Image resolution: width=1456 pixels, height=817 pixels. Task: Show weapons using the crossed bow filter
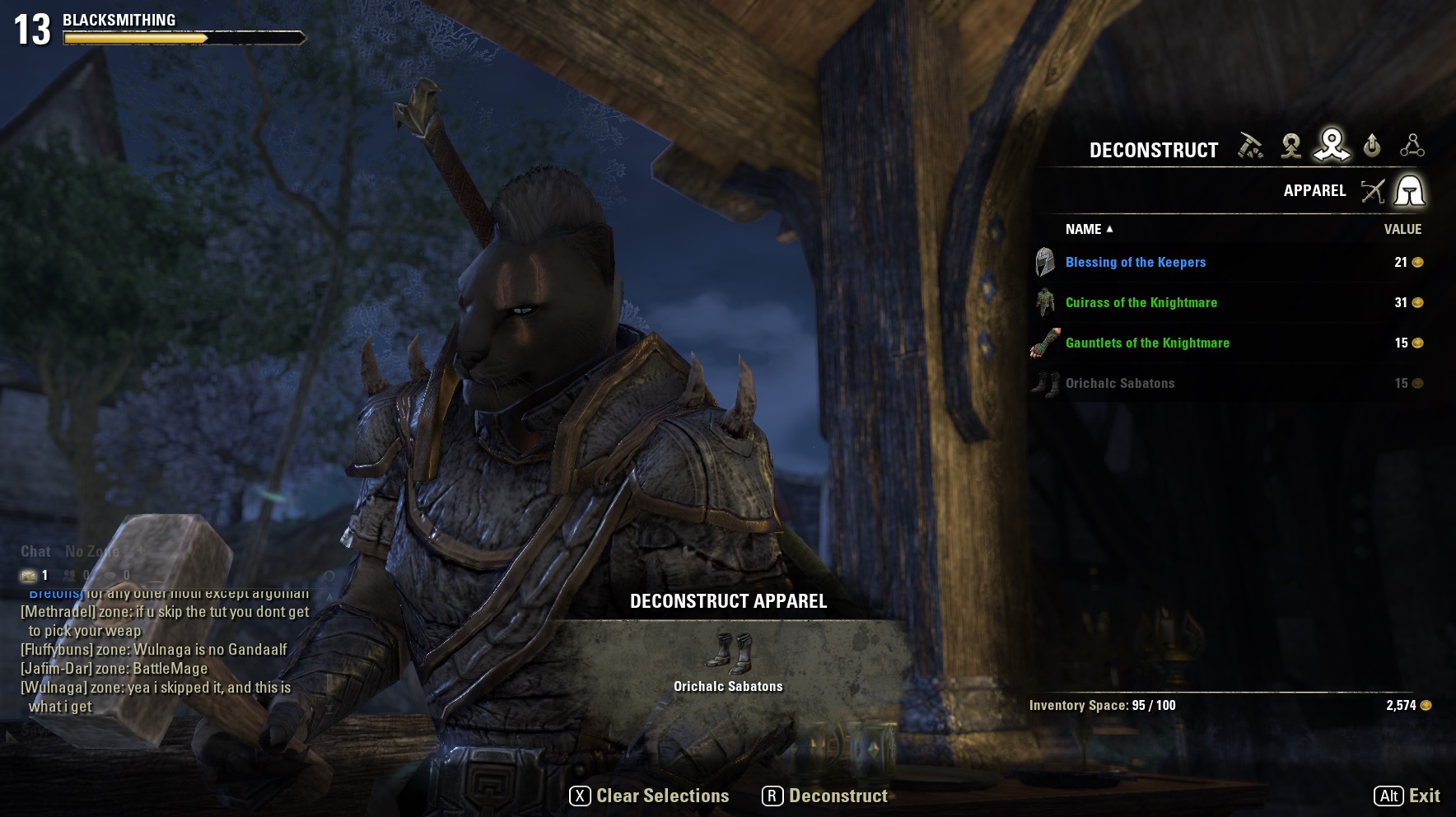[1372, 191]
